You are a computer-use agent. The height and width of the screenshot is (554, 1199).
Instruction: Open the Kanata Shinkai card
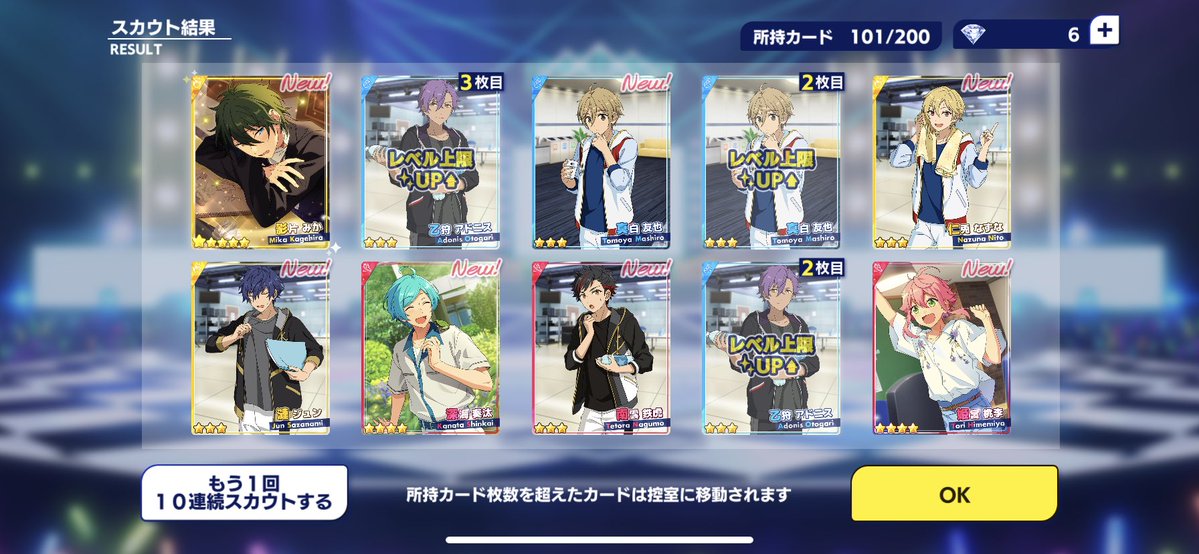(x=430, y=348)
